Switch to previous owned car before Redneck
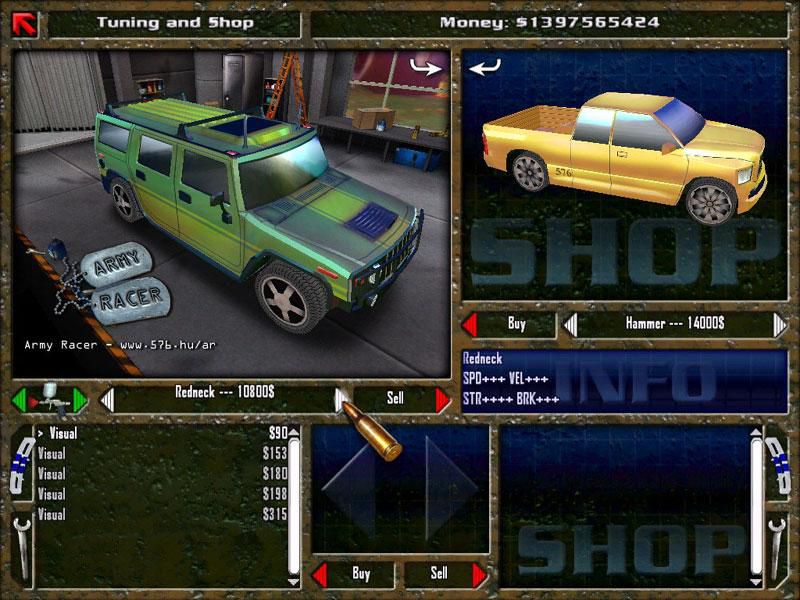Screen dimensions: 800x600 click(107, 399)
